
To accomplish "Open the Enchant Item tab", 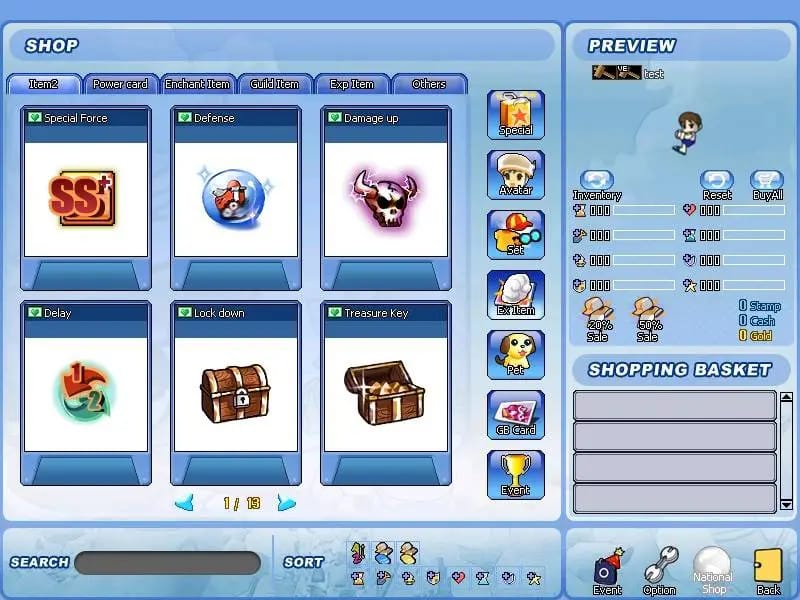I will click(x=198, y=84).
